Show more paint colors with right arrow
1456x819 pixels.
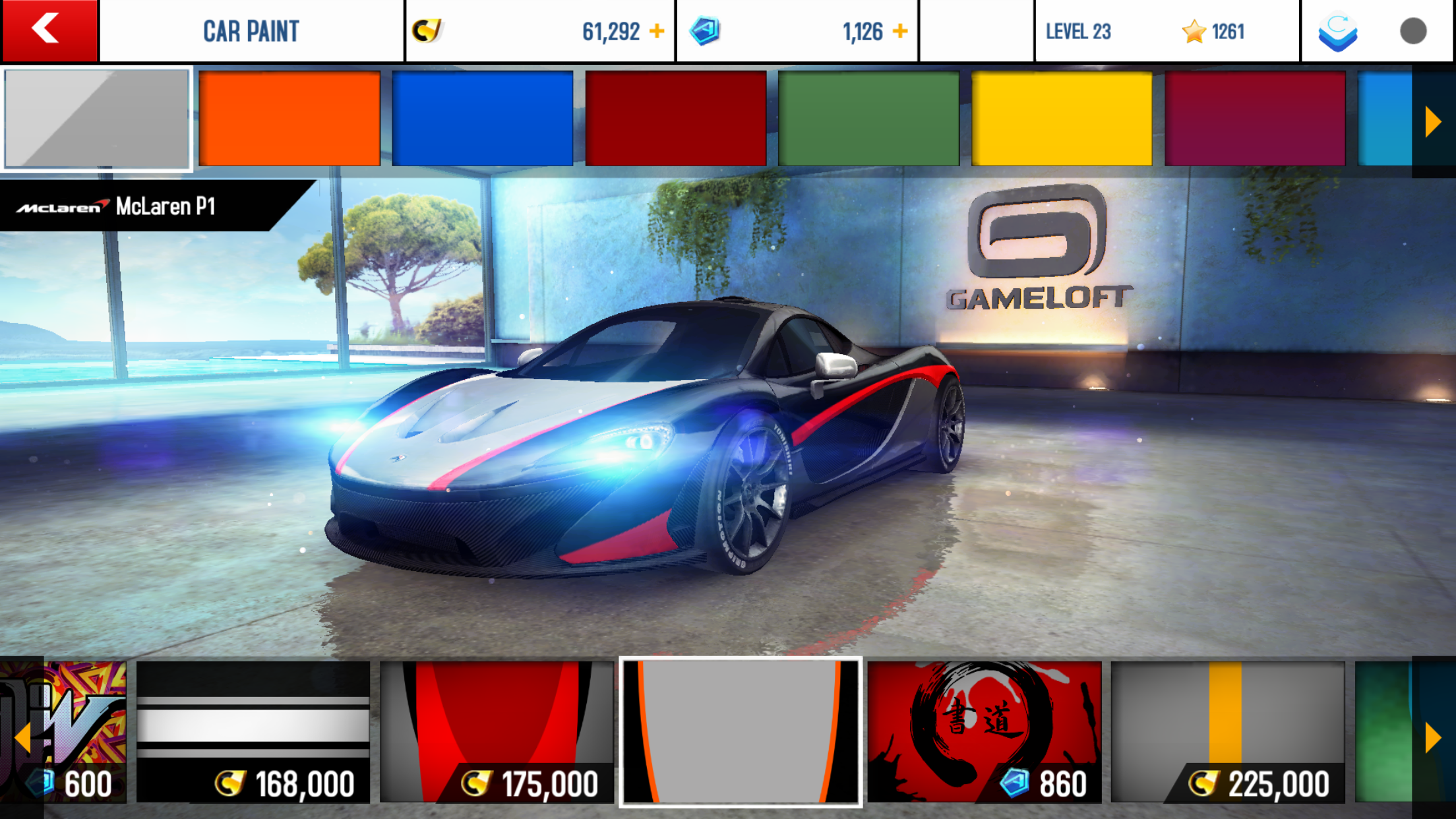point(1432,122)
